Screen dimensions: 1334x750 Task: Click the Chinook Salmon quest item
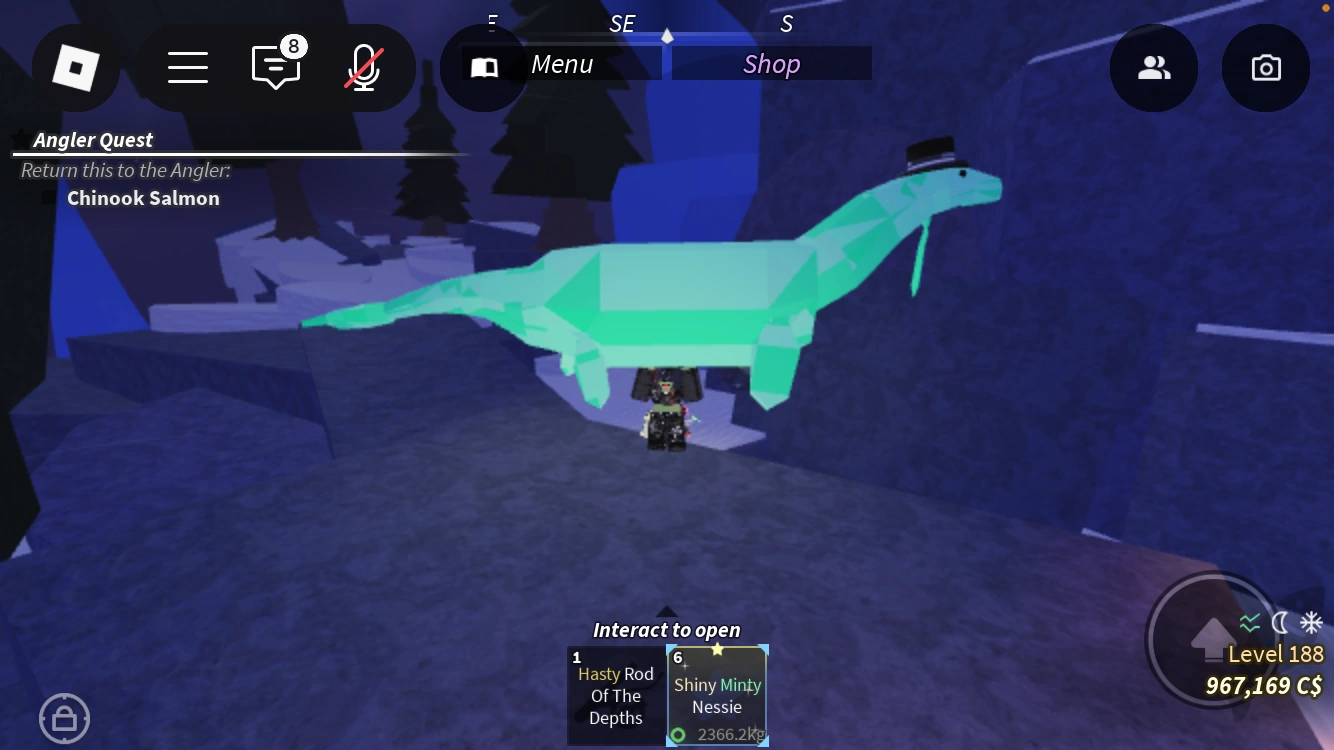143,197
